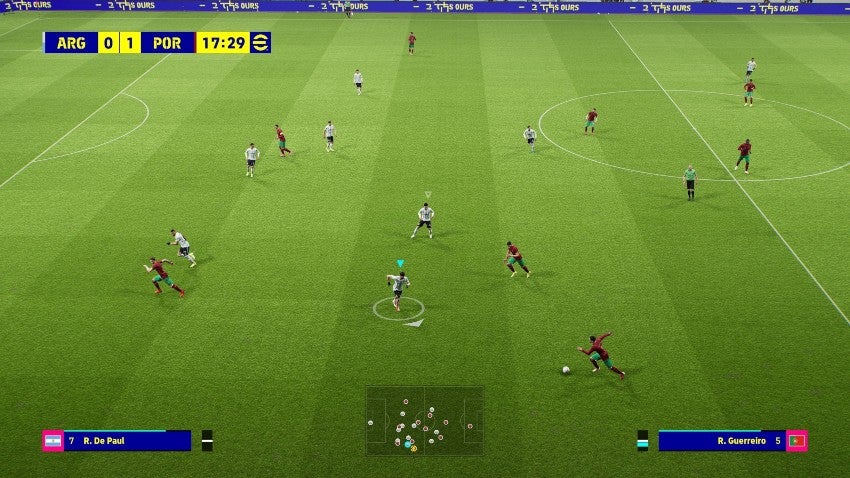Click the Portugal flag icon

click(x=797, y=441)
